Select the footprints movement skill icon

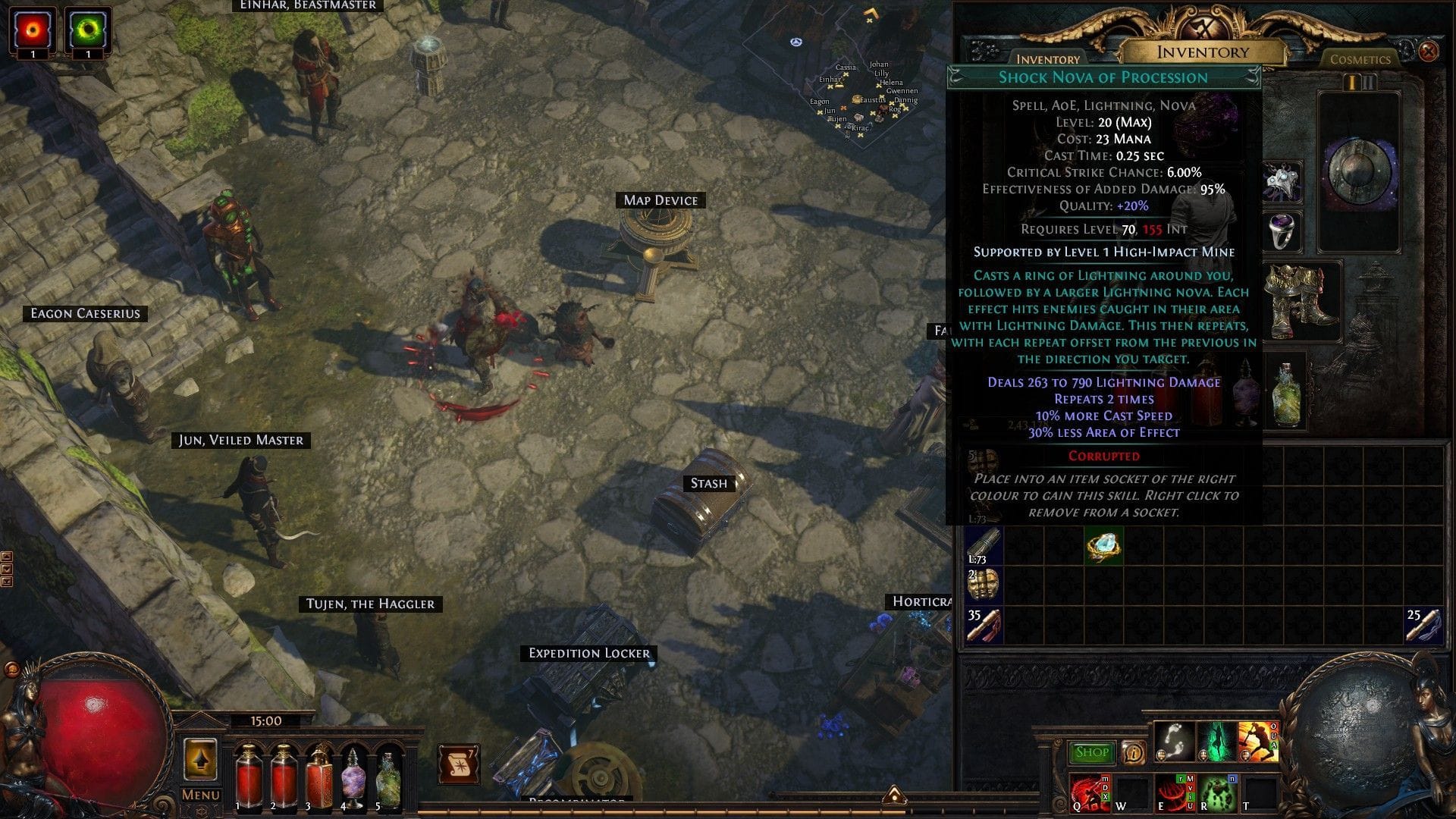click(1174, 742)
